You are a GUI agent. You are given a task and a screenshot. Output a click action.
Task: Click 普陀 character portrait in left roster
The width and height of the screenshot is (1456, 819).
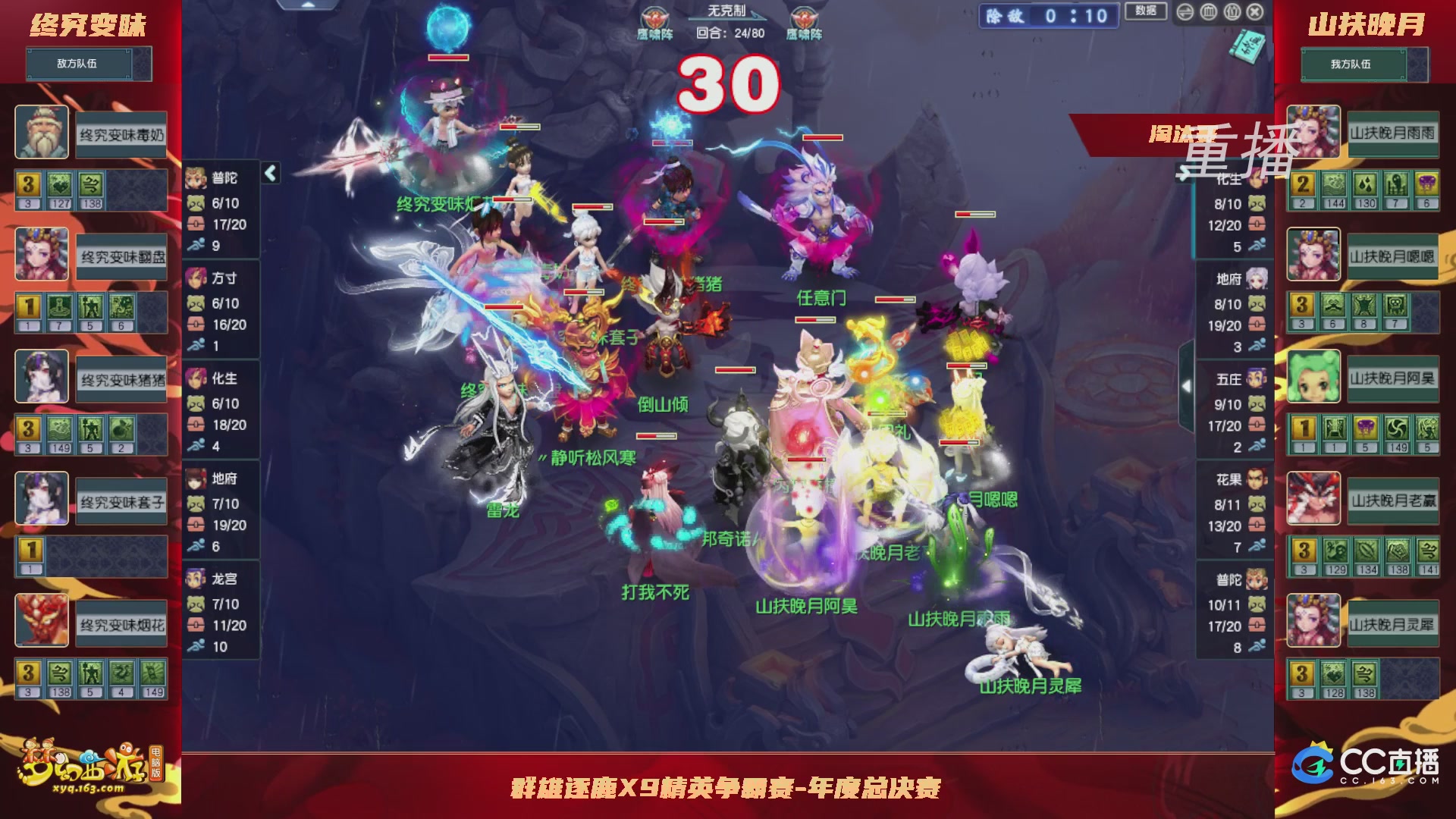196,178
